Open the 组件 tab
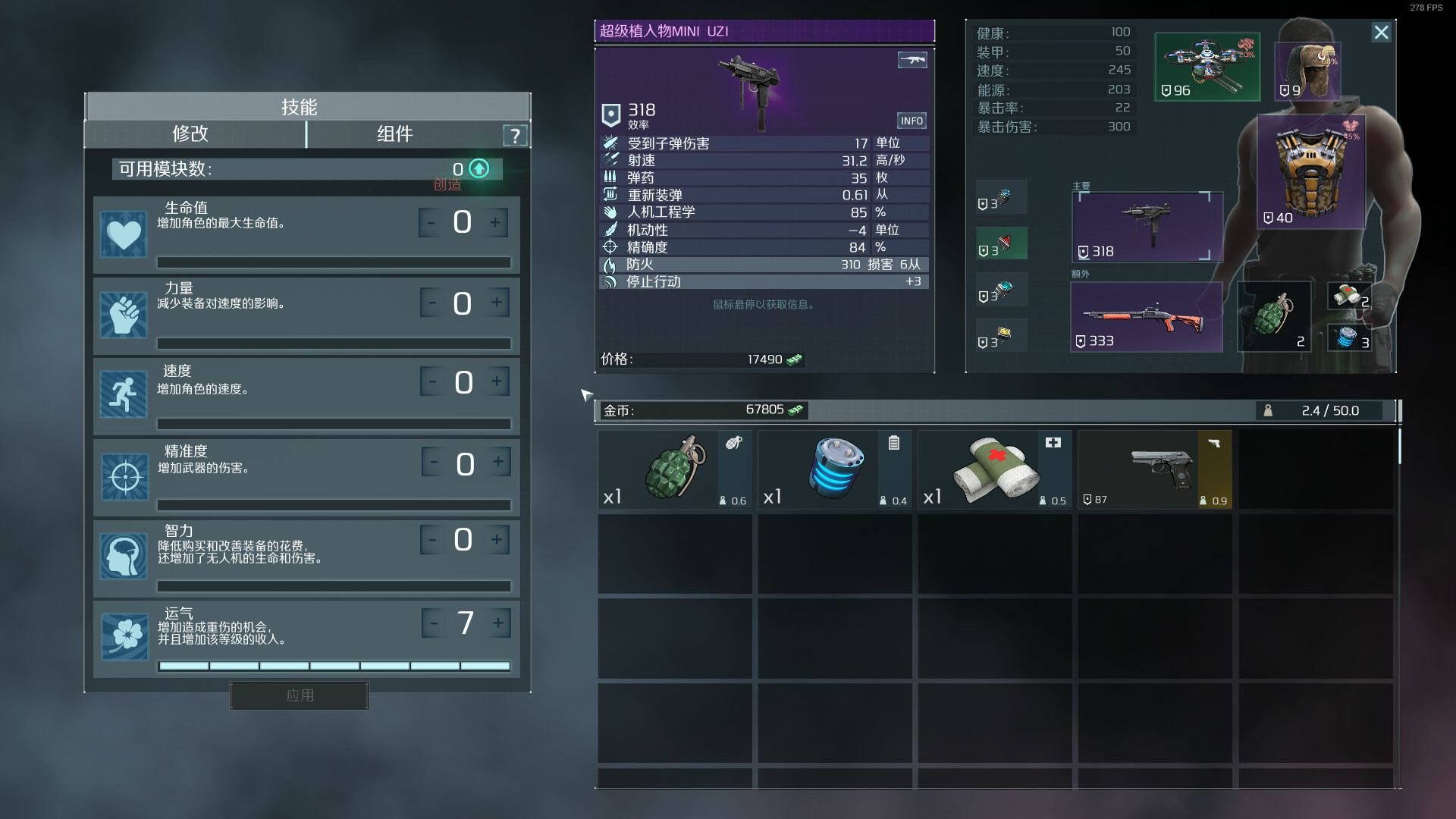 [x=395, y=134]
